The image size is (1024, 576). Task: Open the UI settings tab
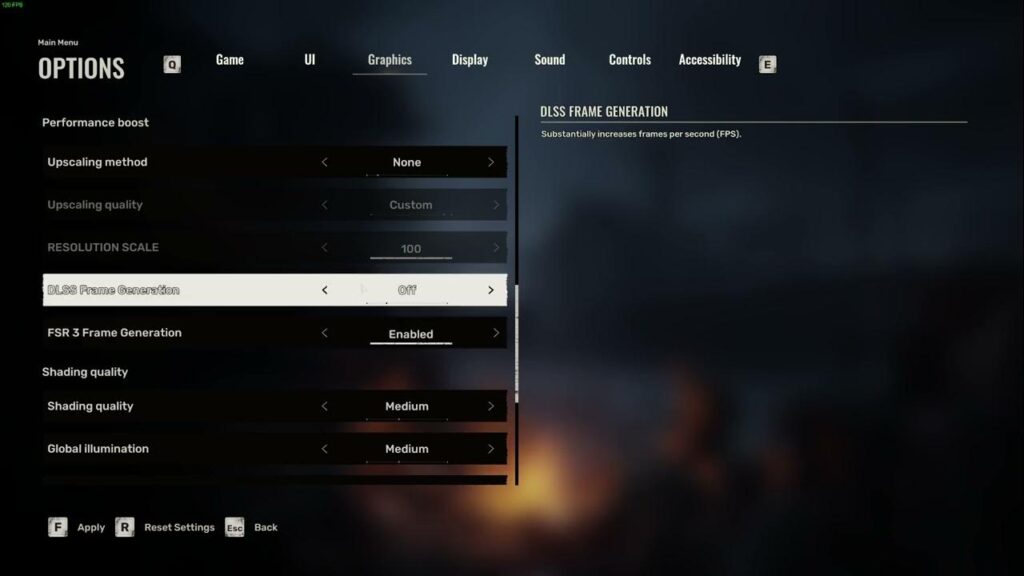click(x=310, y=60)
